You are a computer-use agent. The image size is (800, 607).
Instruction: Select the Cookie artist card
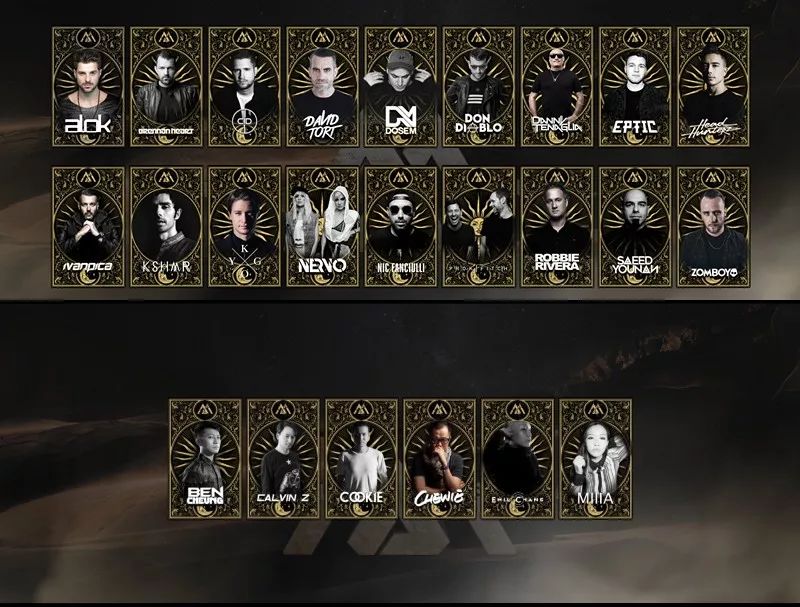[362, 460]
